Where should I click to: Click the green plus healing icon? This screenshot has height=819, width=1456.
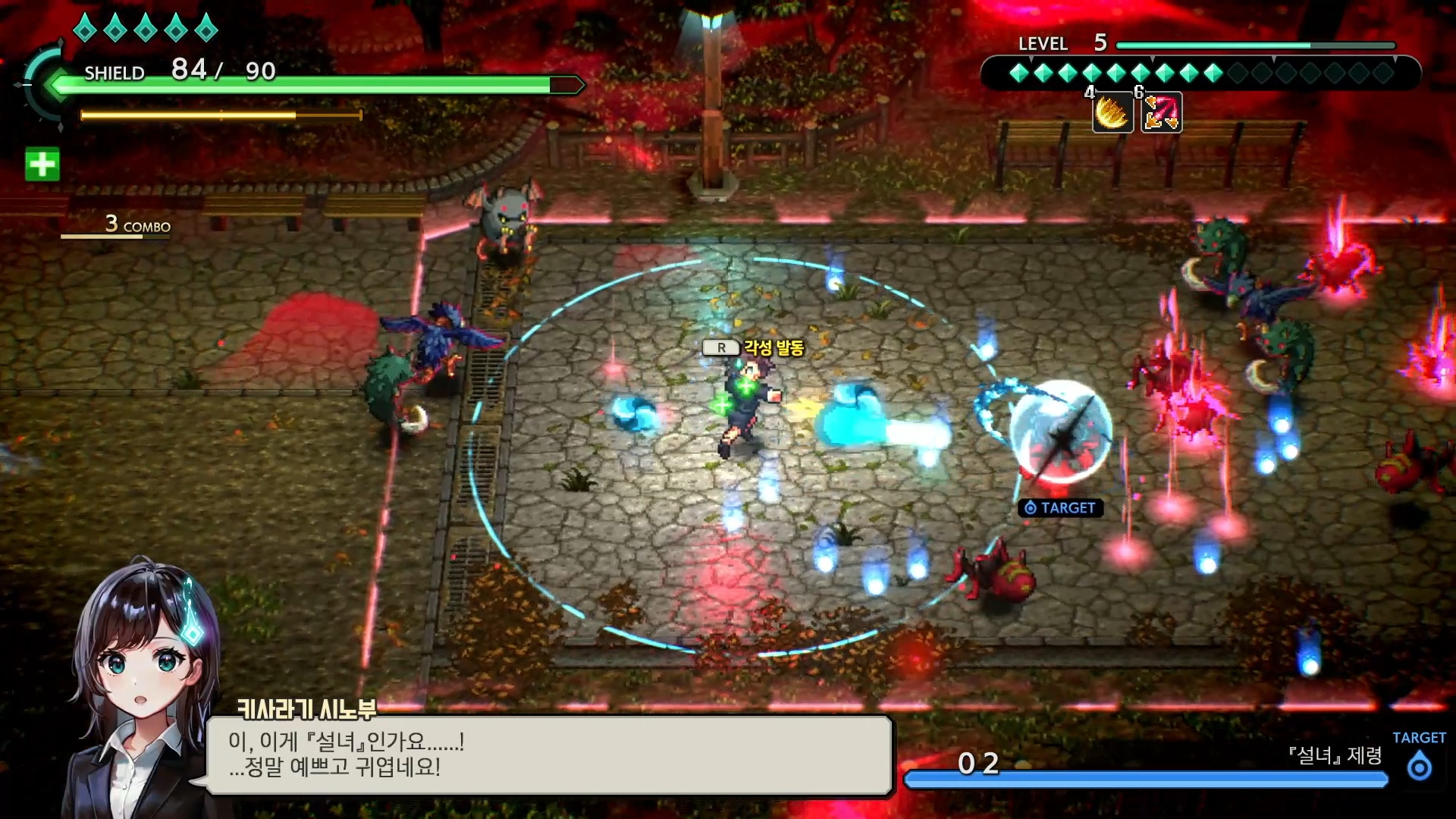click(42, 165)
